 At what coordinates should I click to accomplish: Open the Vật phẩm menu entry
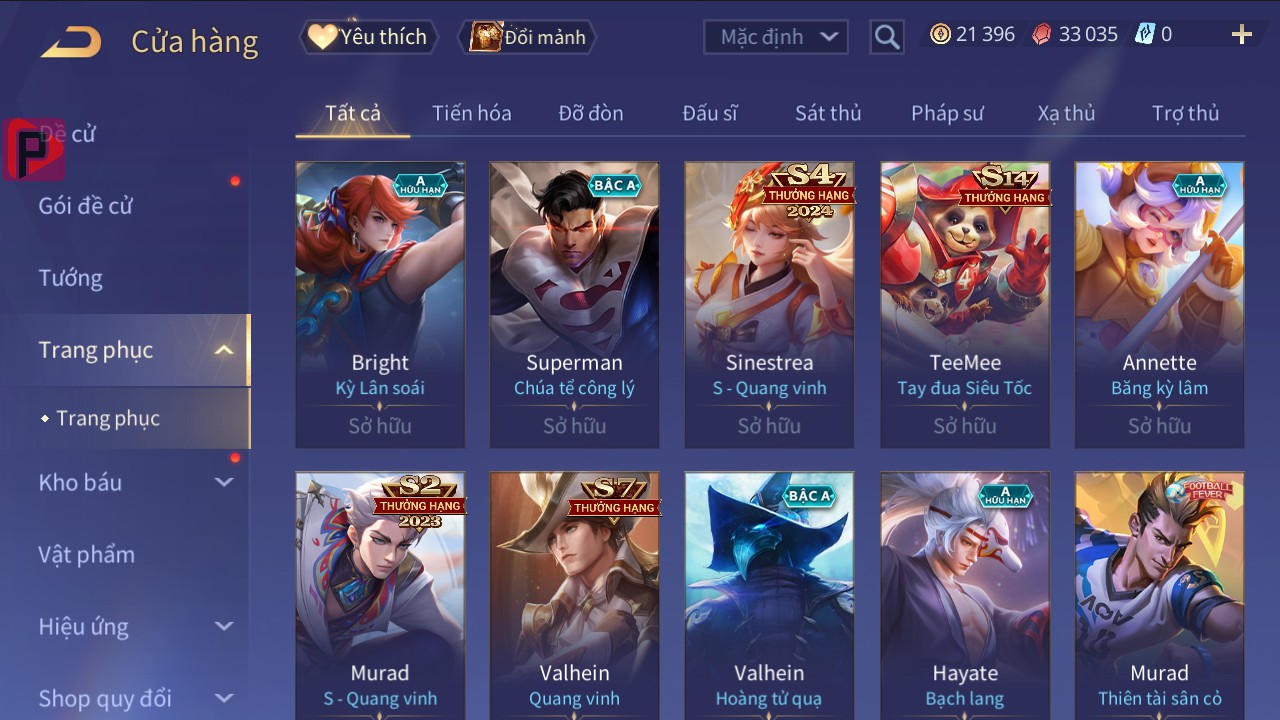(87, 554)
